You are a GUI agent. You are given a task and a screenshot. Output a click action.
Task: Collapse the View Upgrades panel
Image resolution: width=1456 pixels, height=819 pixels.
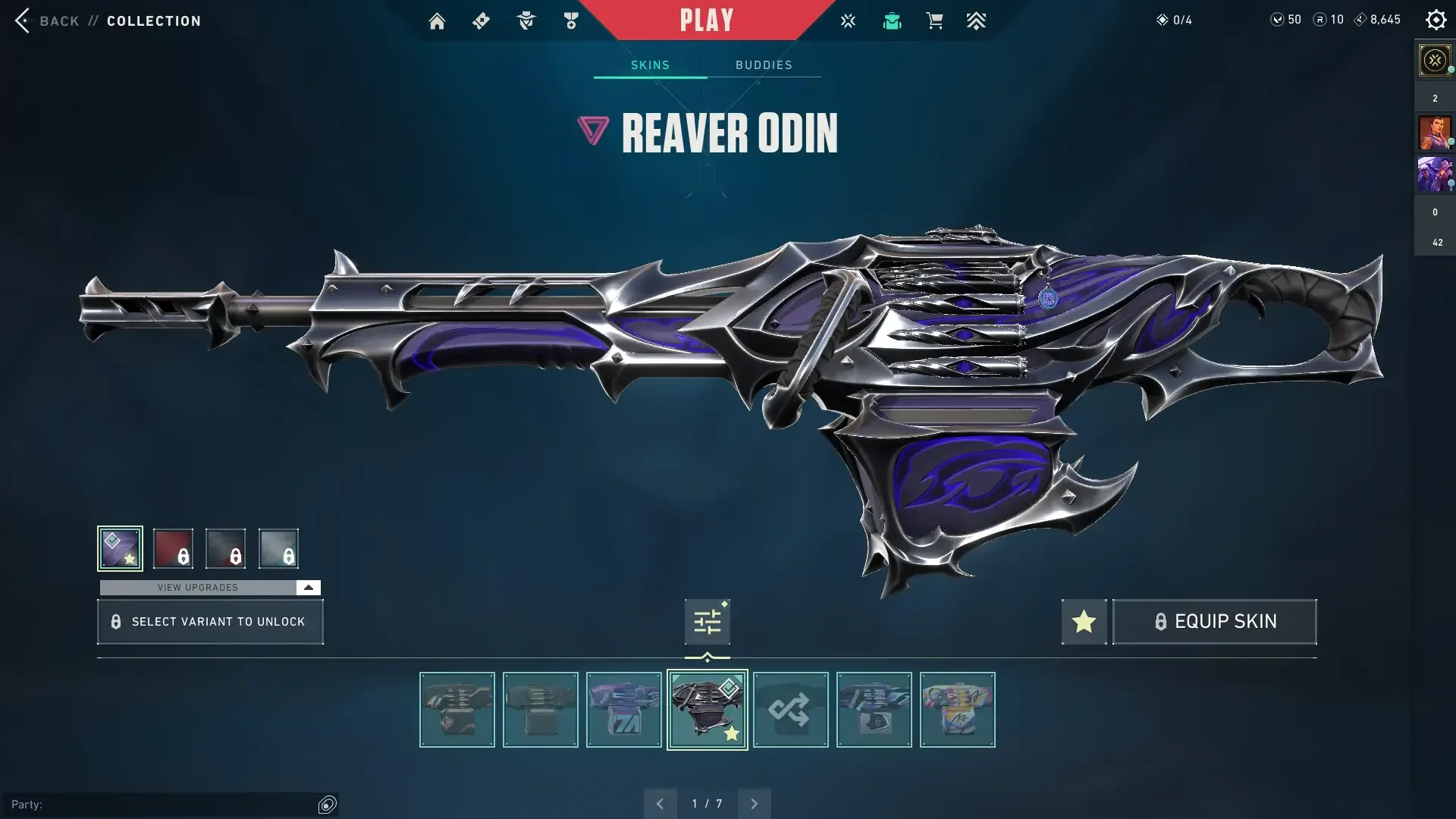tap(307, 587)
